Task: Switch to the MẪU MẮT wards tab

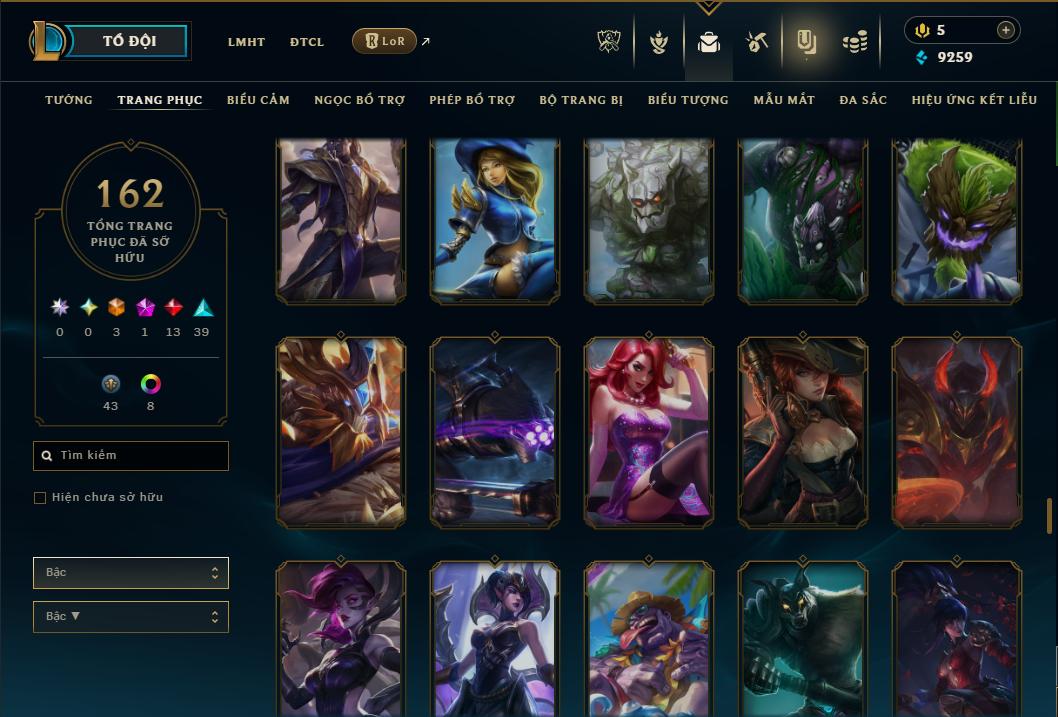Action: click(x=784, y=100)
